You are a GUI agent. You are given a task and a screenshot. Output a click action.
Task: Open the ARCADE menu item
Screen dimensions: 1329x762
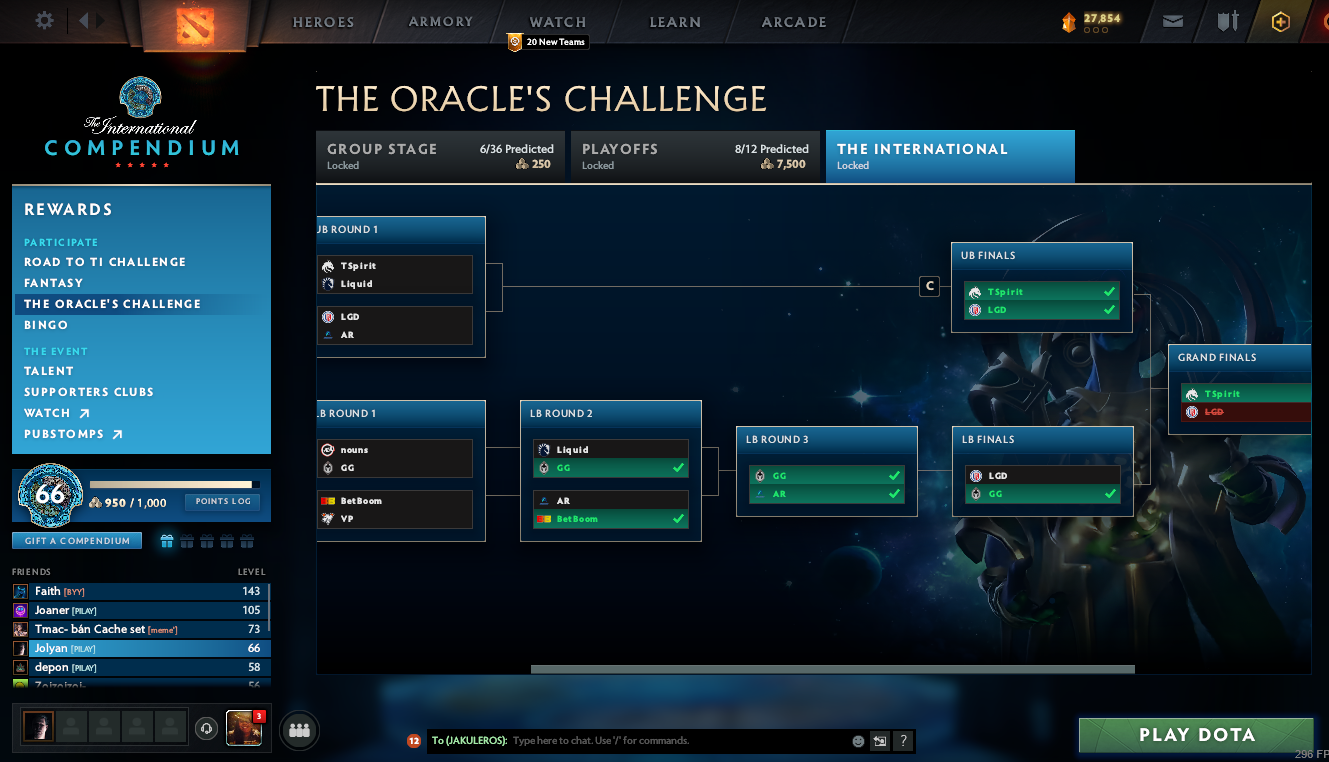click(795, 21)
